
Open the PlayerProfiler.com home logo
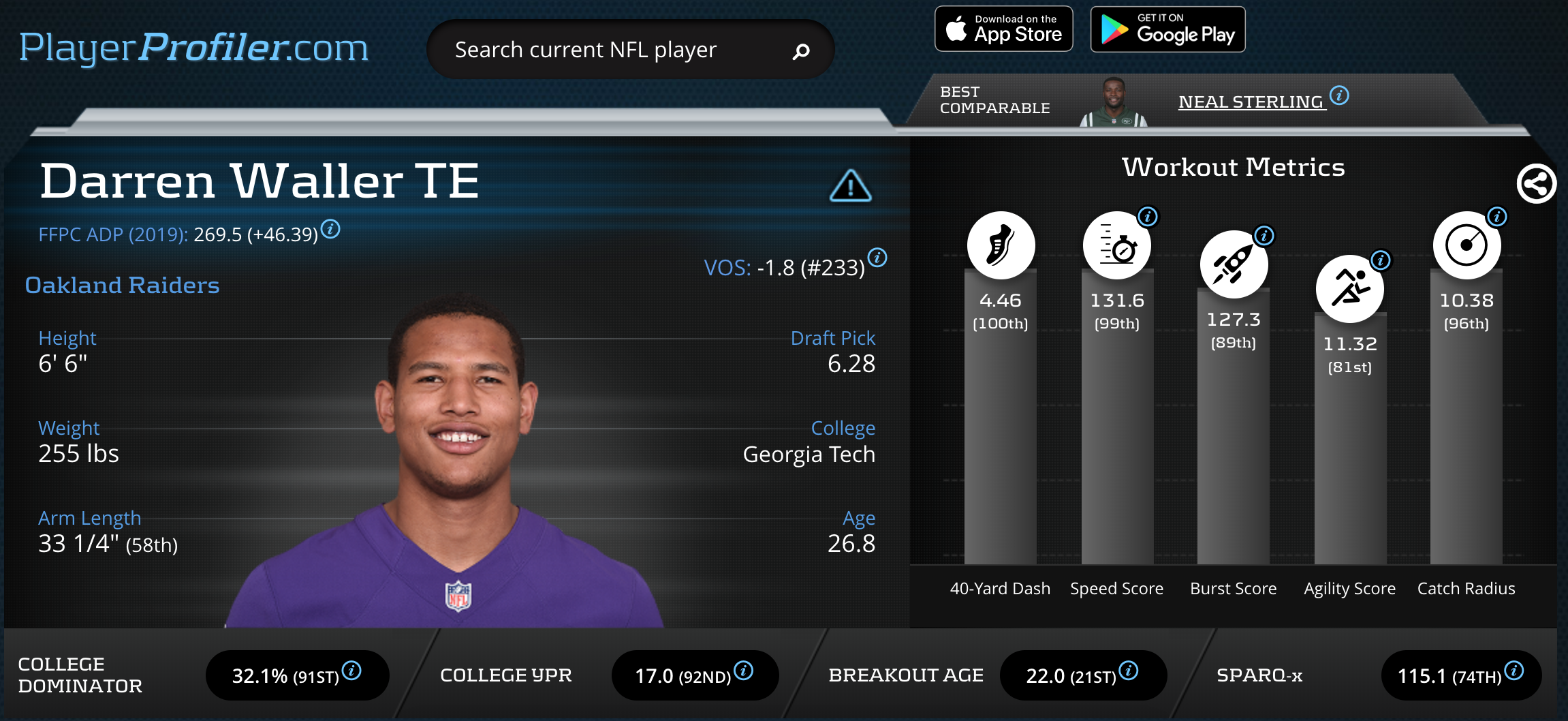pyautogui.click(x=193, y=48)
